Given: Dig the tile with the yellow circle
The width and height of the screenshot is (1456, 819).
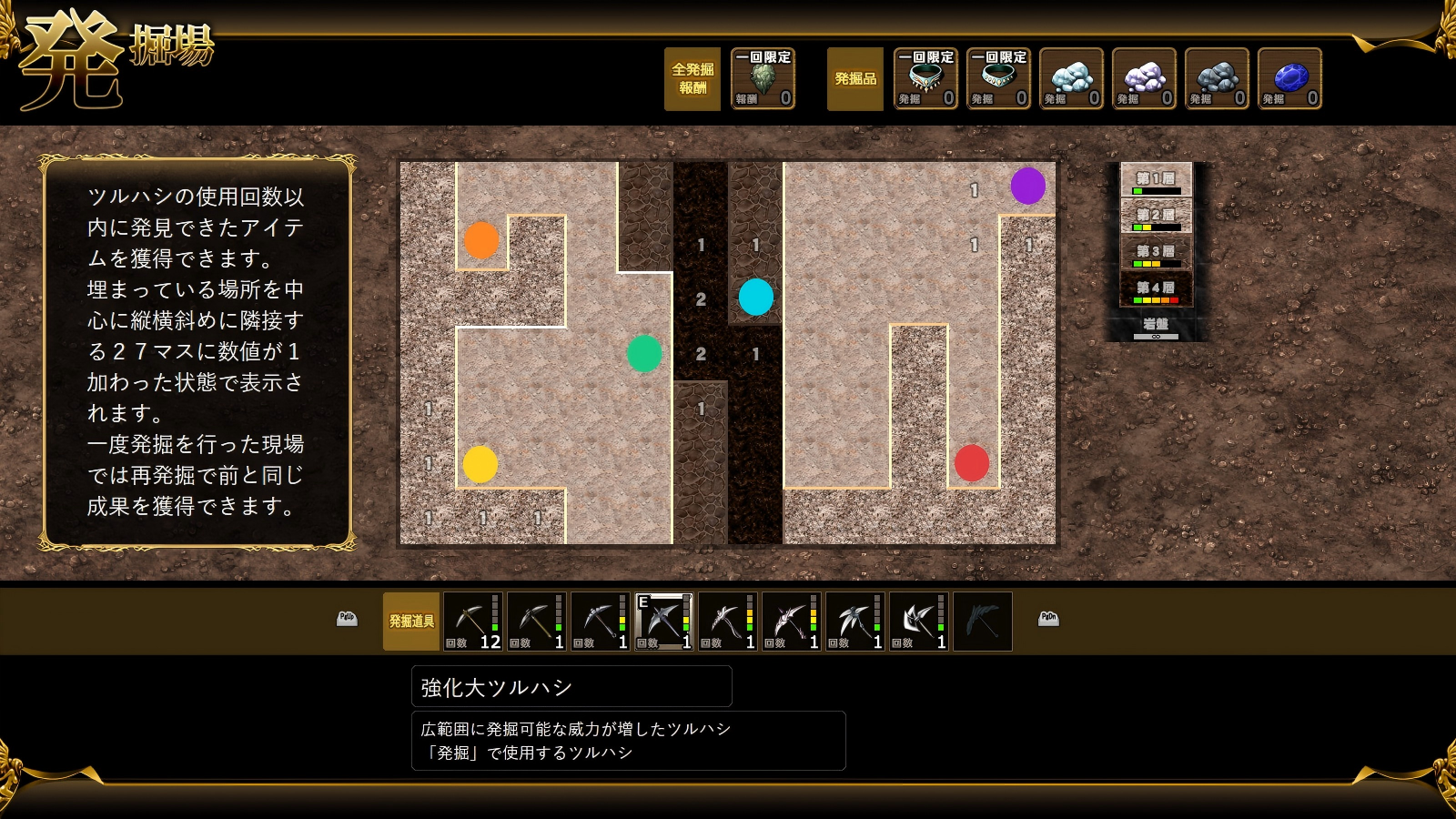Looking at the screenshot, I should coord(480,464).
